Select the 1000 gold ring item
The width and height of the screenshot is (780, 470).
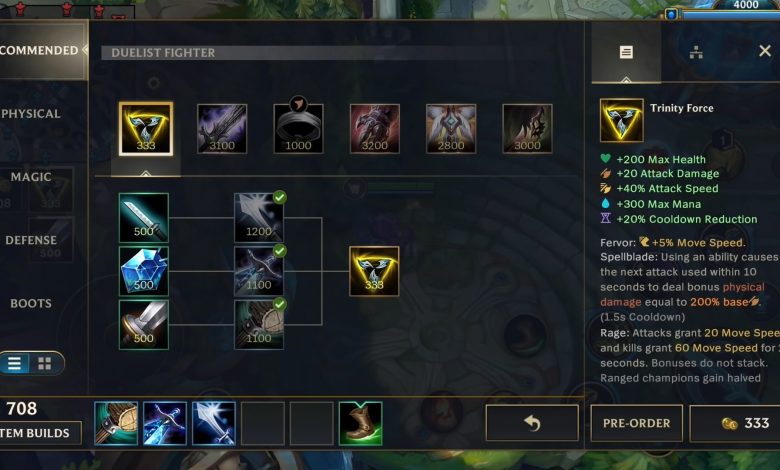click(x=299, y=129)
